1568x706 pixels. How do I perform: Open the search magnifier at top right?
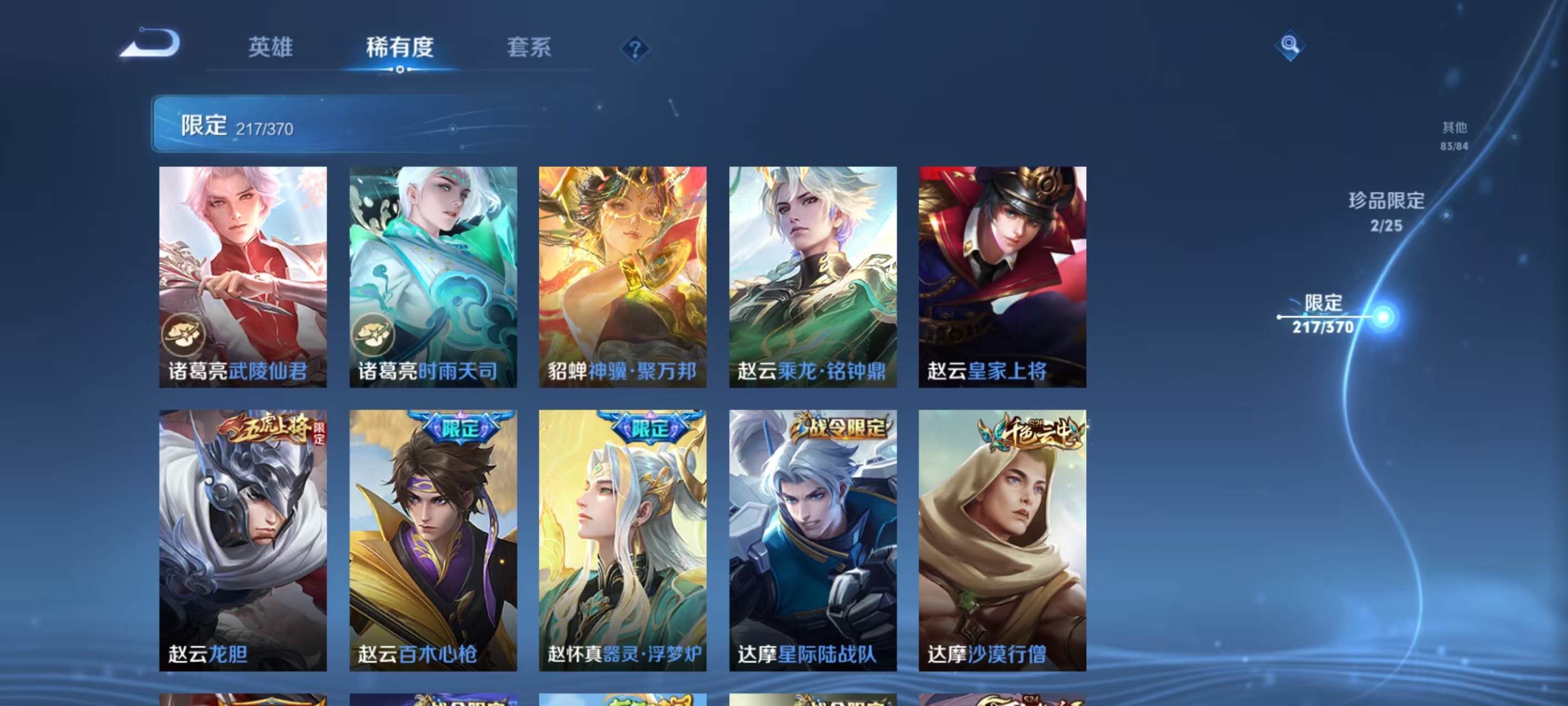click(1291, 46)
